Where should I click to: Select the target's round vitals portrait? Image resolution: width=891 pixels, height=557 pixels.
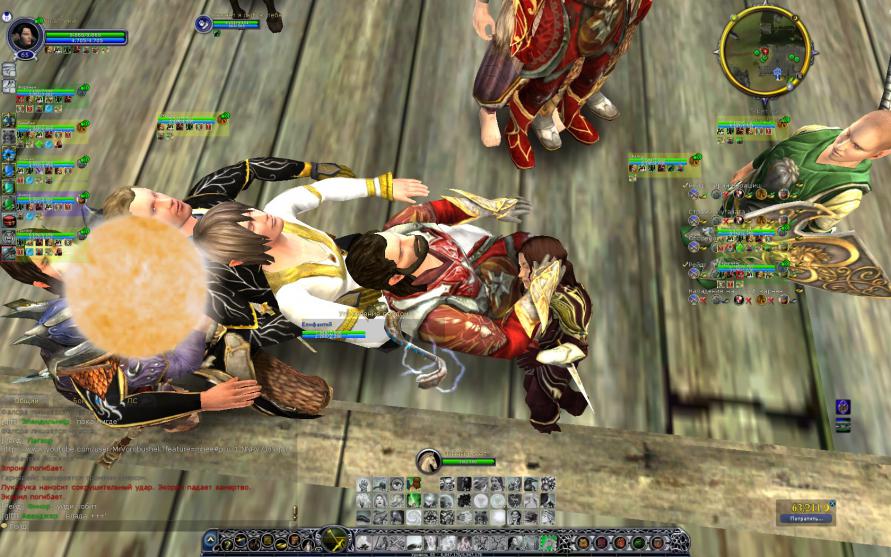[x=204, y=24]
